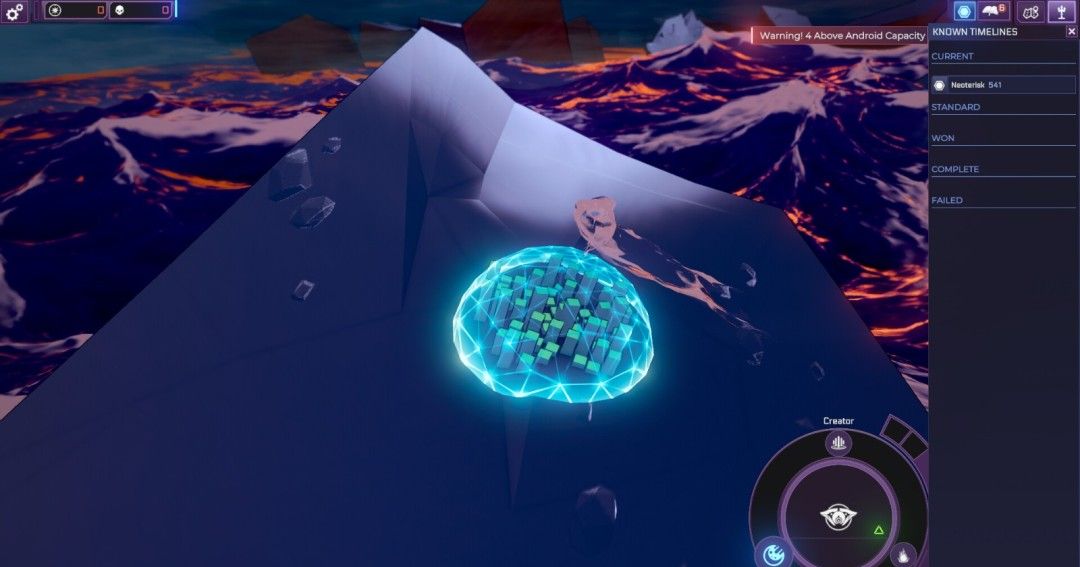Activate the glowing blue planet icon

tap(772, 553)
